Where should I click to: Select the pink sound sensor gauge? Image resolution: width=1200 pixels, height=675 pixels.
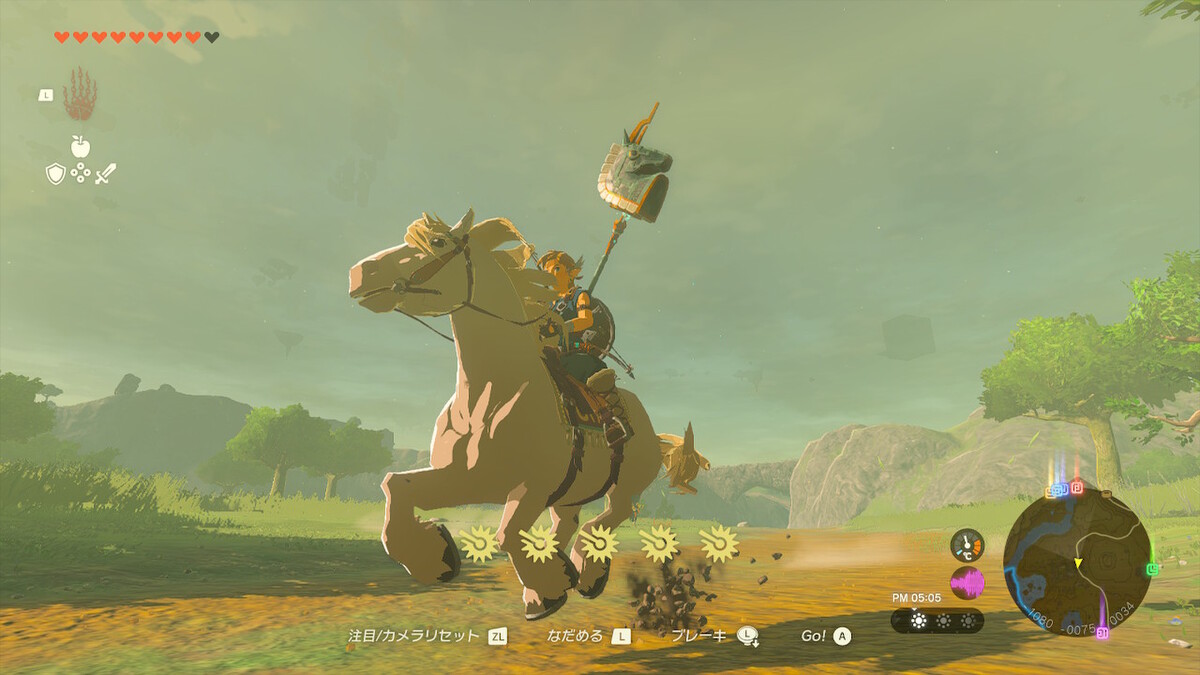click(x=967, y=582)
